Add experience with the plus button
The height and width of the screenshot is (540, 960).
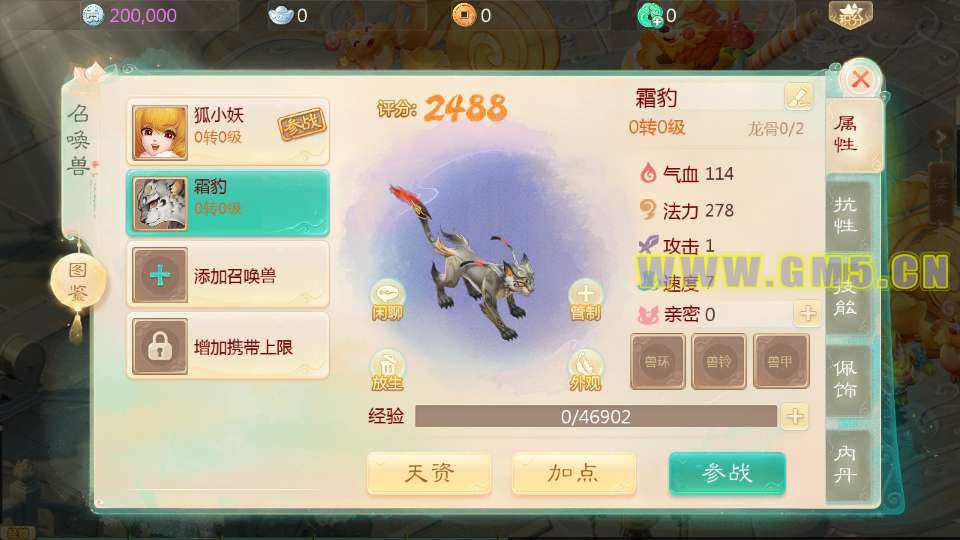coord(795,416)
